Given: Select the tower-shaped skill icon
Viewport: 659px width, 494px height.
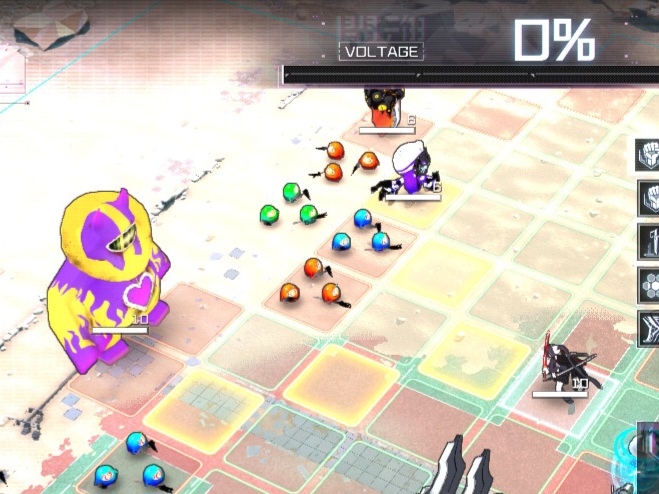Looking at the screenshot, I should coord(648,242).
